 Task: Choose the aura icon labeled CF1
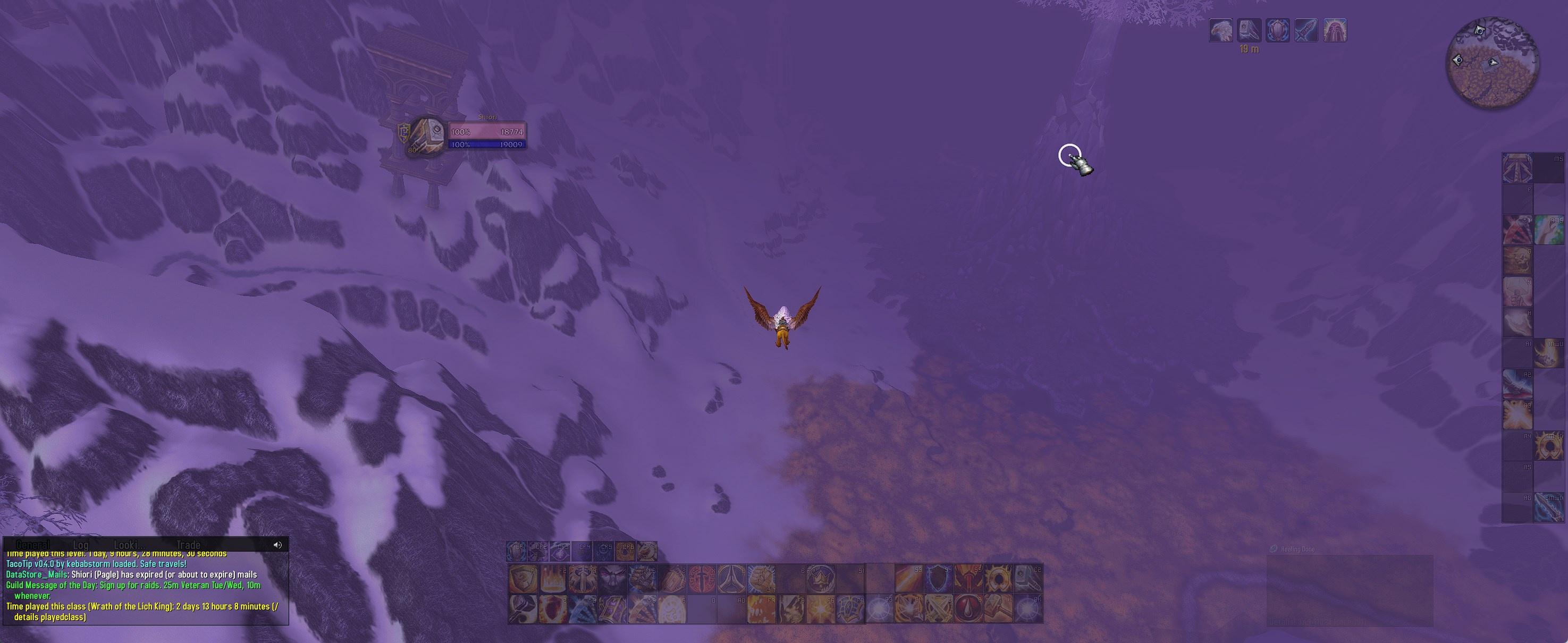tap(517, 552)
